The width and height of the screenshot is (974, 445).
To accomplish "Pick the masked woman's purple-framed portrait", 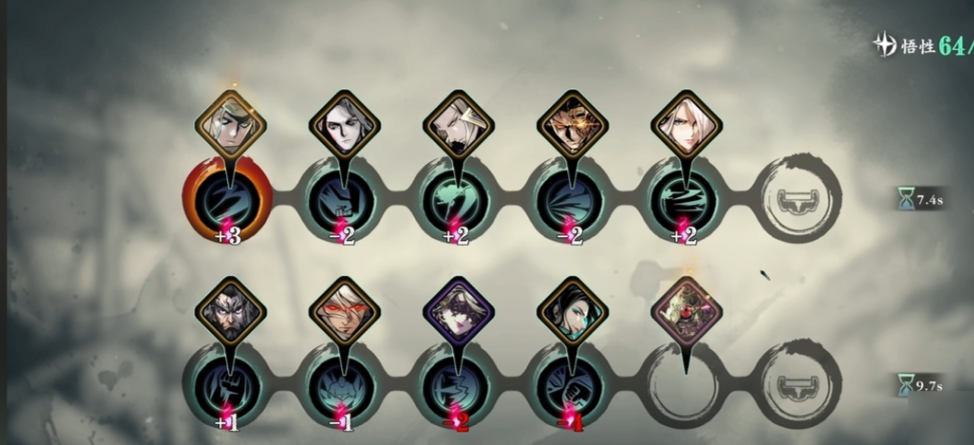I will click(458, 309).
